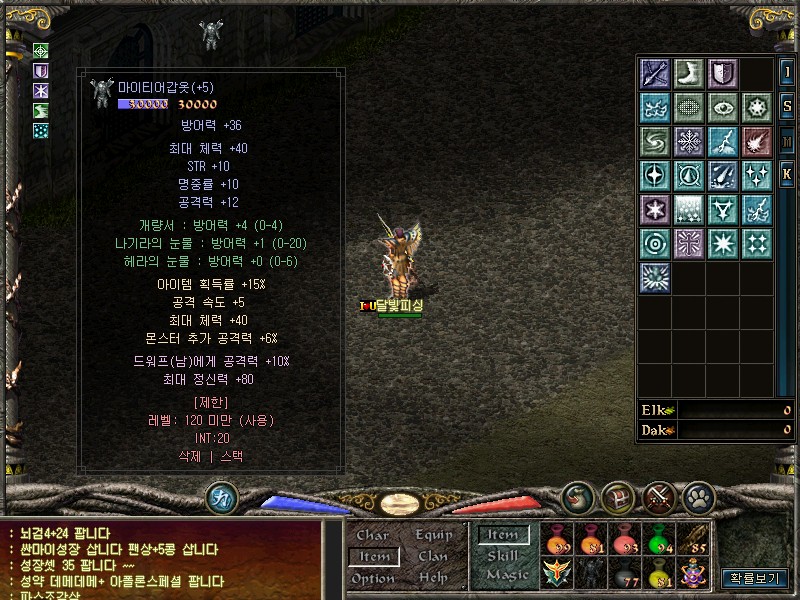
Task: Select the boot skill icon
Action: (x=689, y=73)
